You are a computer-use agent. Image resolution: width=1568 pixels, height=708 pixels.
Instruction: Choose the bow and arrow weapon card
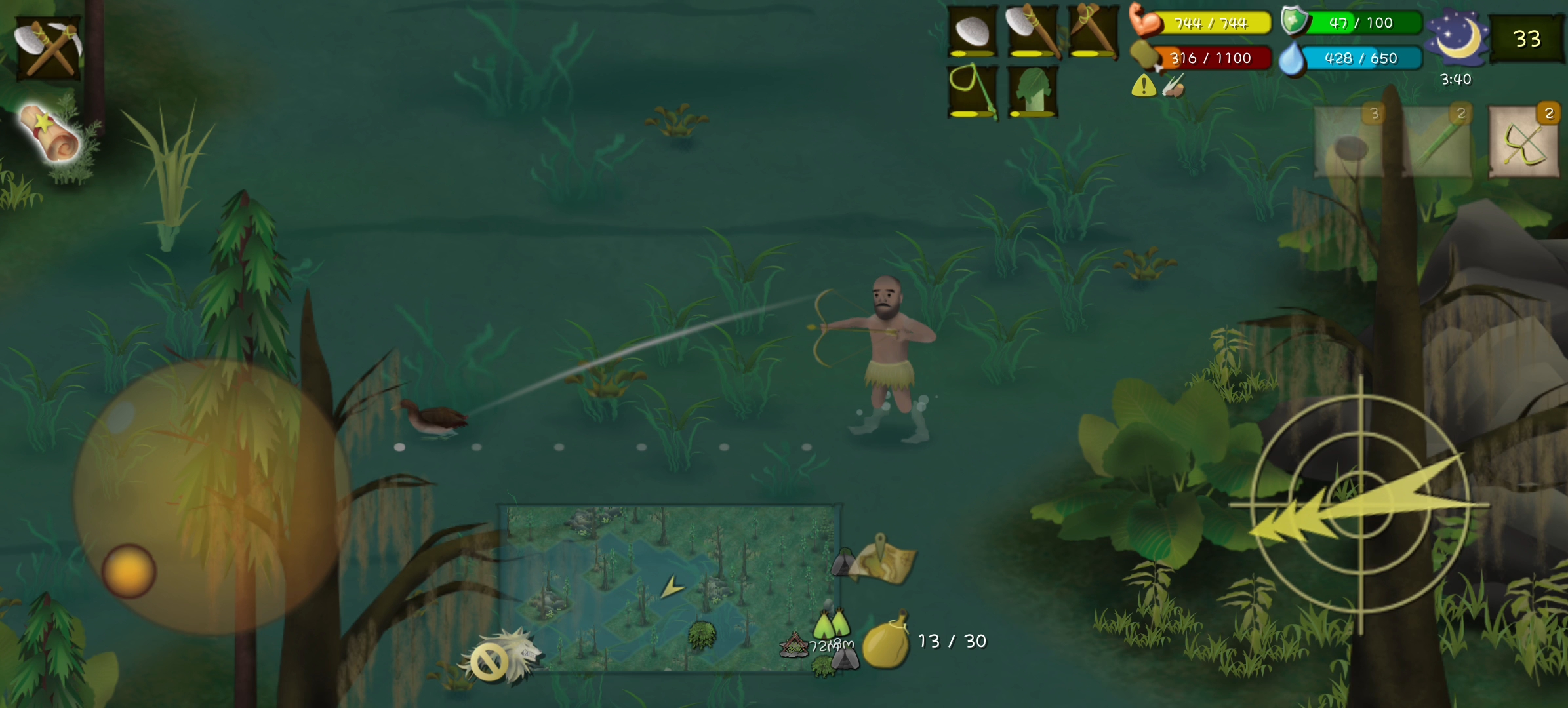pyautogui.click(x=1524, y=142)
